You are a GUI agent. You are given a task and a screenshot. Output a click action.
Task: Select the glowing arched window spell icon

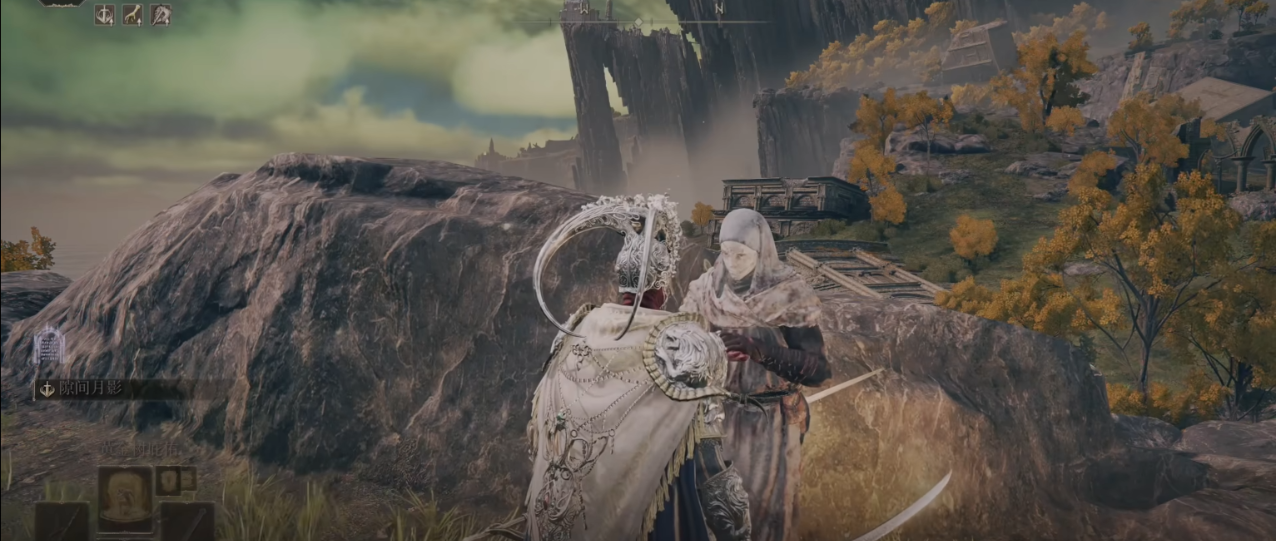pyautogui.click(x=48, y=346)
